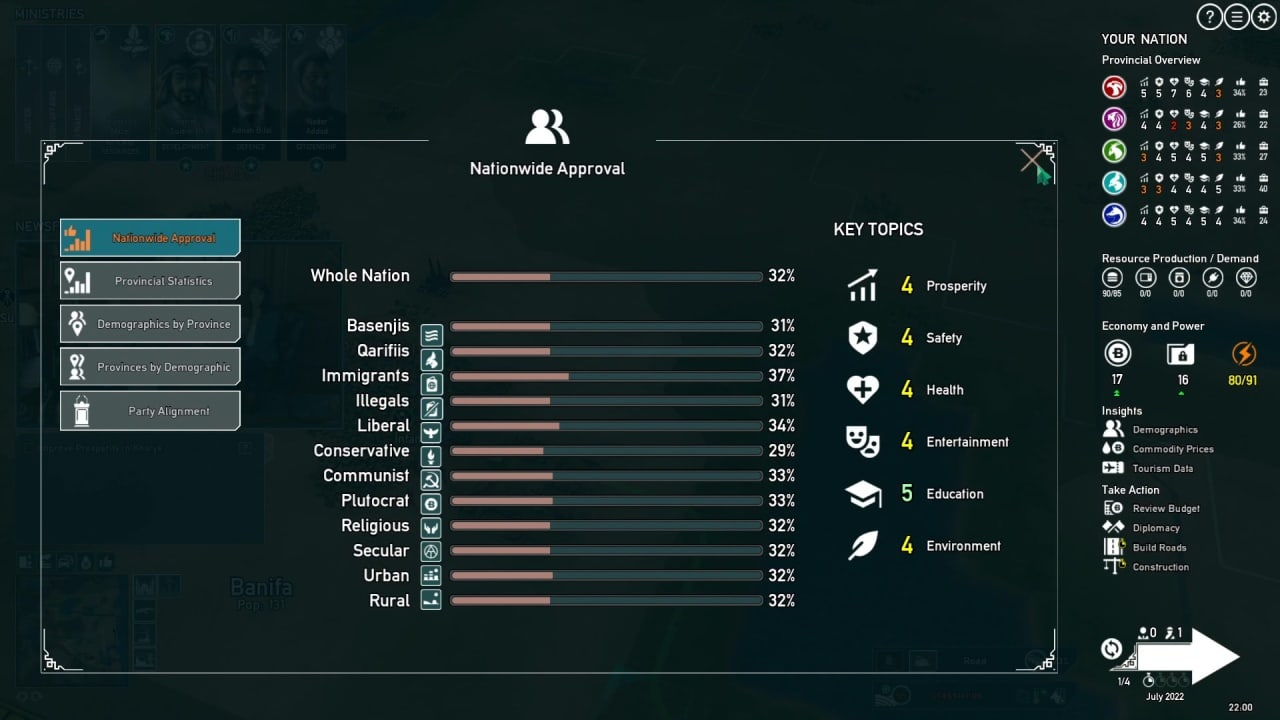Open the gear settings button
Viewport: 1280px width, 720px height.
click(1263, 17)
